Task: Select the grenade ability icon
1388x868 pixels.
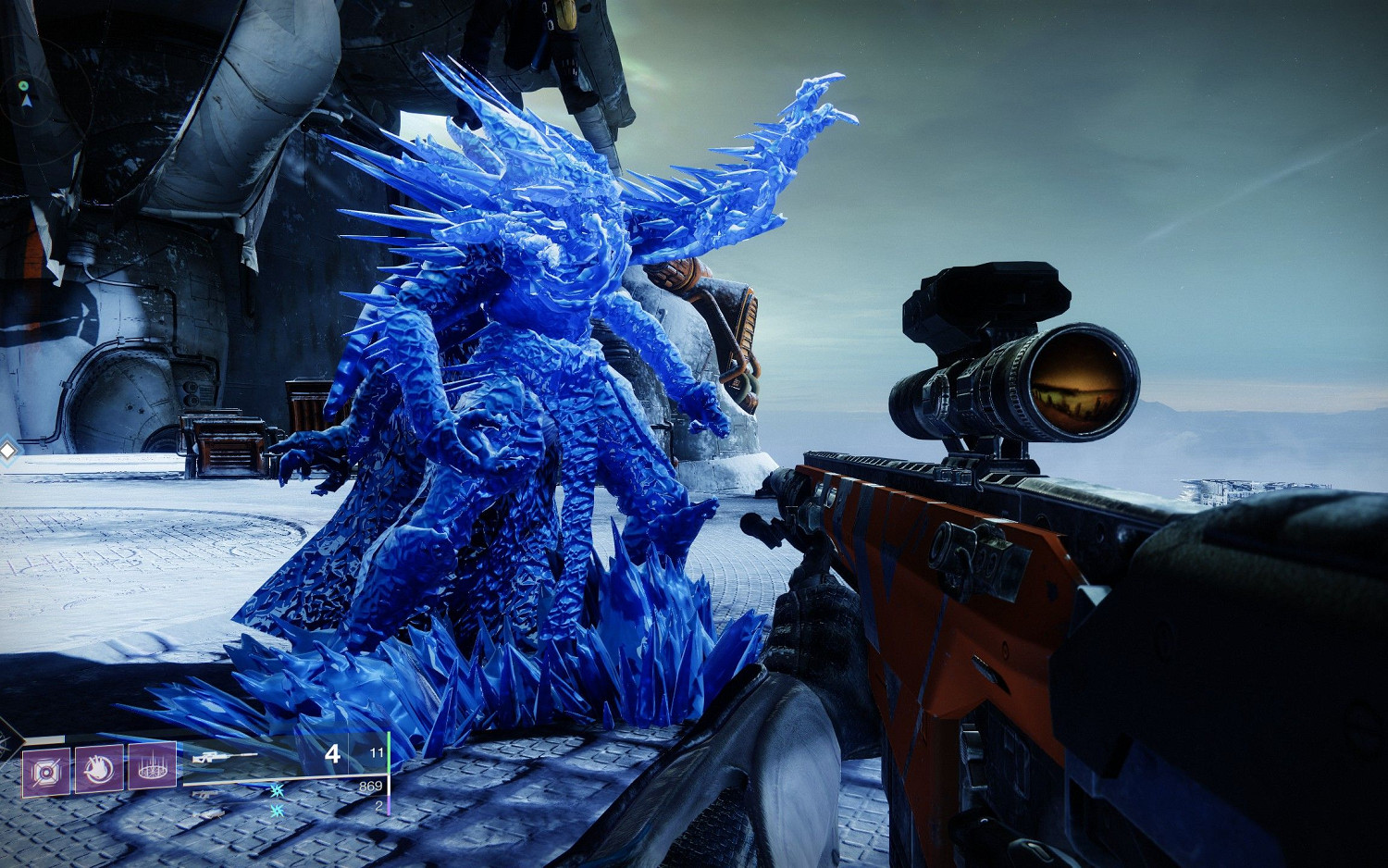Action: click(46, 771)
